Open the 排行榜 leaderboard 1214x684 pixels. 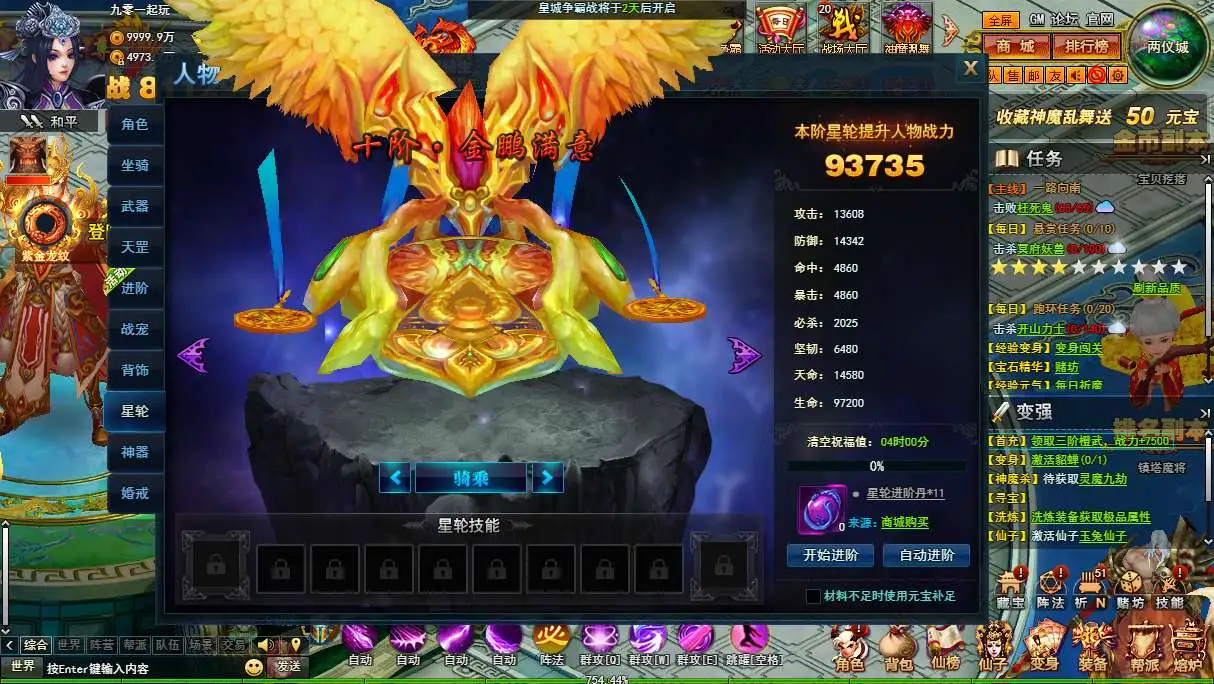click(x=1086, y=46)
